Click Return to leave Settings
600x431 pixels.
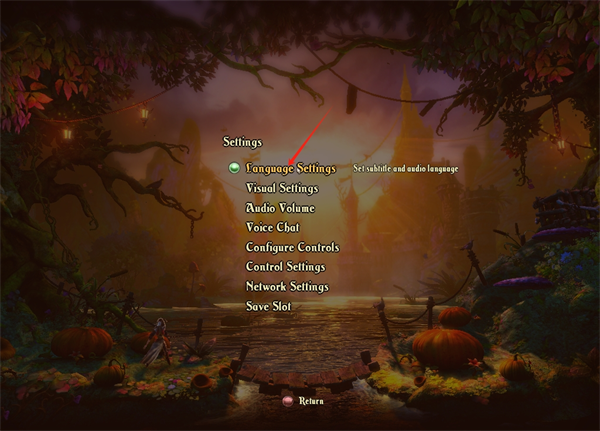310,401
